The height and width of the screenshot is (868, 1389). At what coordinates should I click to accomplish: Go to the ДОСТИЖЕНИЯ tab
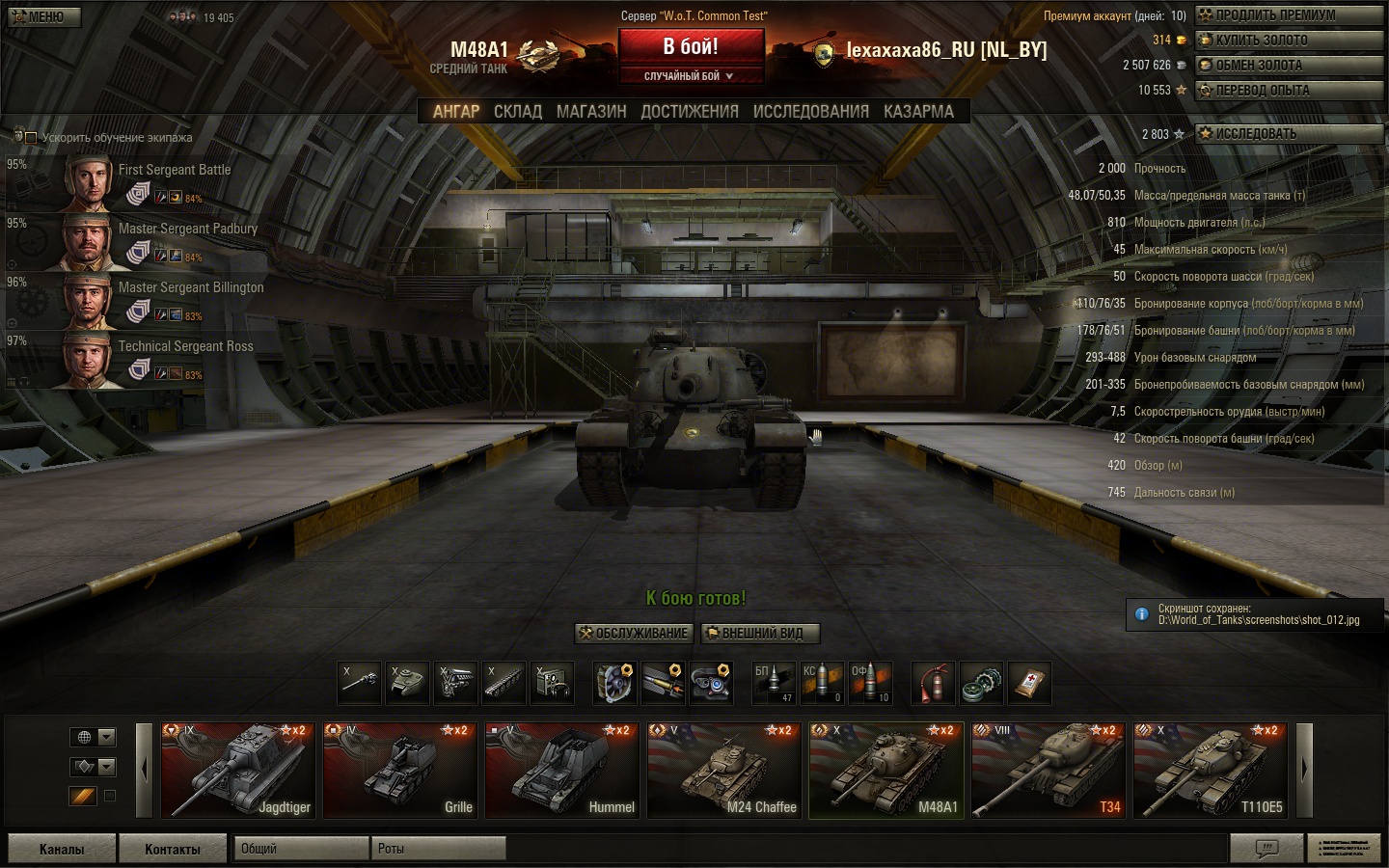690,112
